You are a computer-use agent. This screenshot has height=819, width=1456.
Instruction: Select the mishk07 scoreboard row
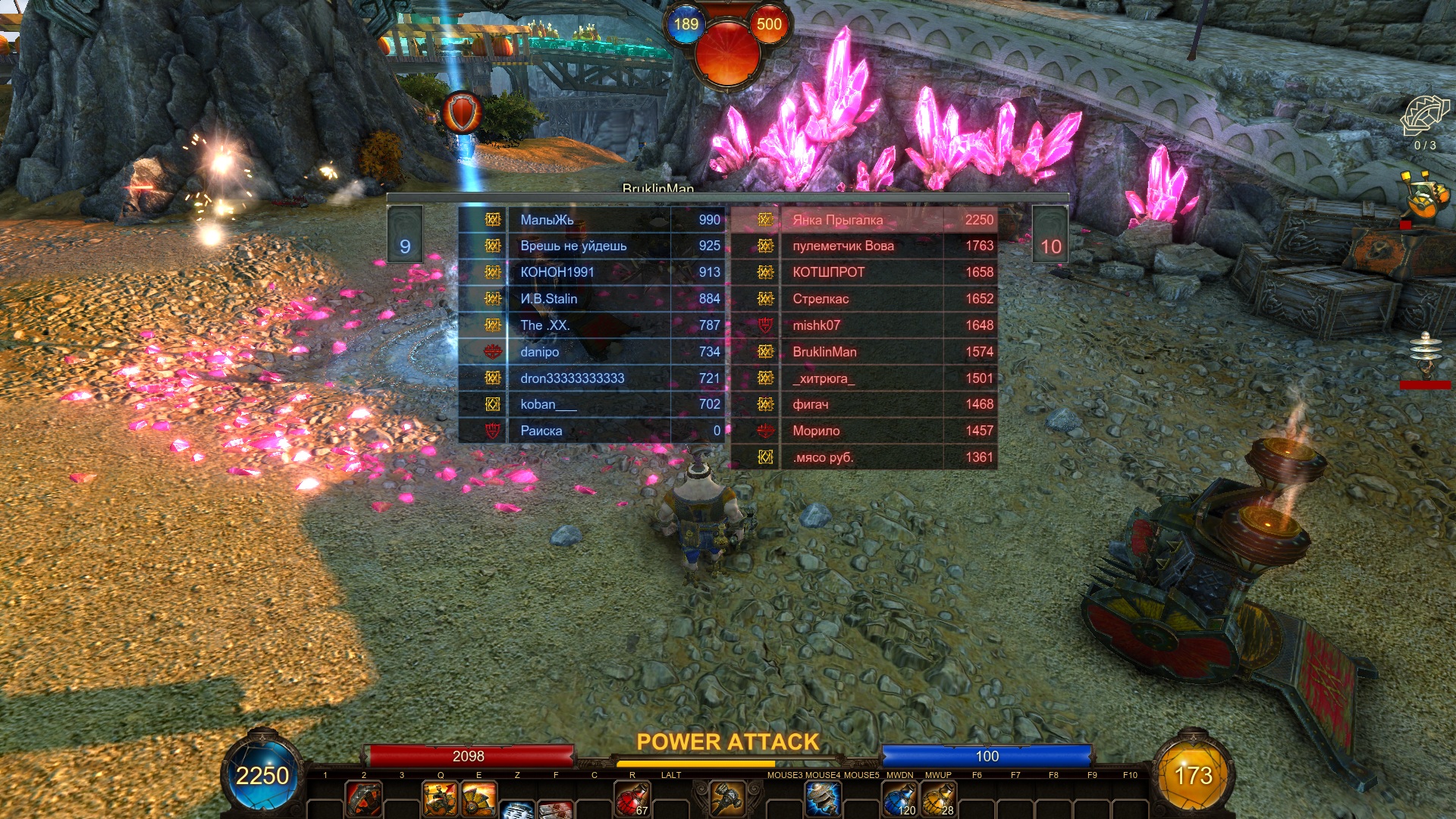click(x=863, y=325)
